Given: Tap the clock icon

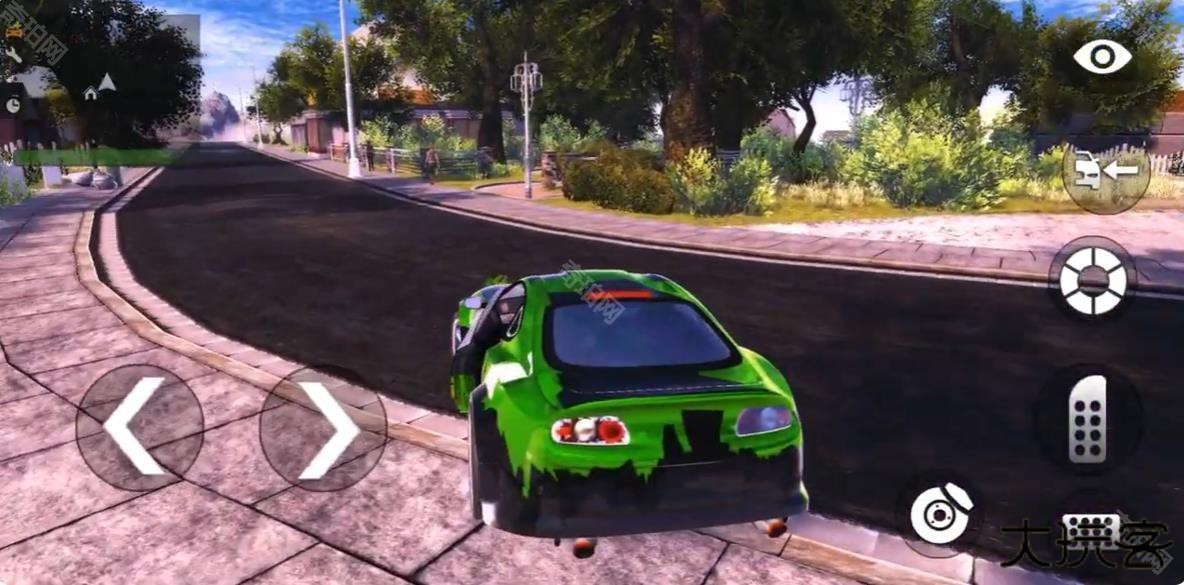Looking at the screenshot, I should click(13, 104).
